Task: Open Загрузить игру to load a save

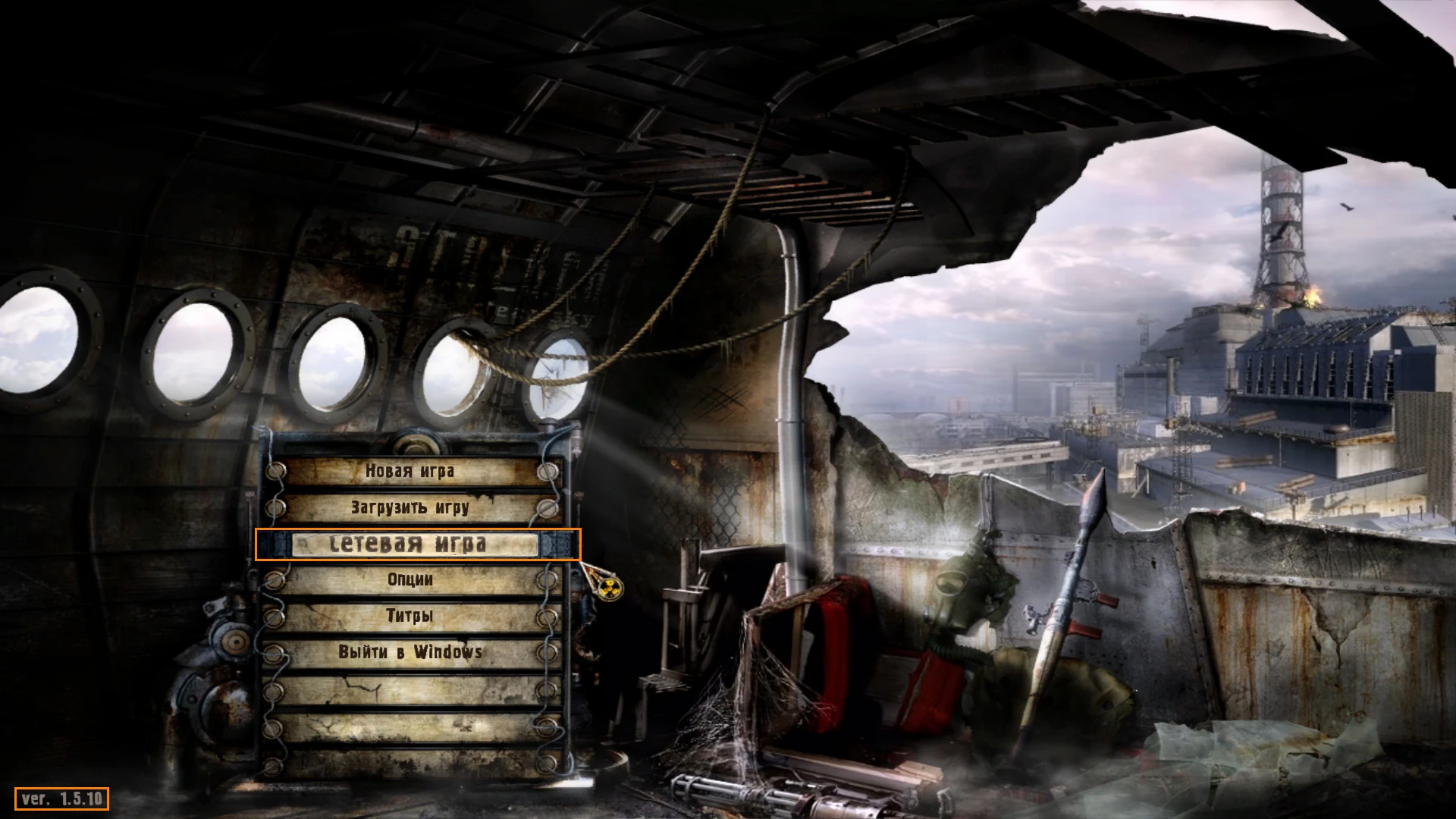Action: click(409, 507)
